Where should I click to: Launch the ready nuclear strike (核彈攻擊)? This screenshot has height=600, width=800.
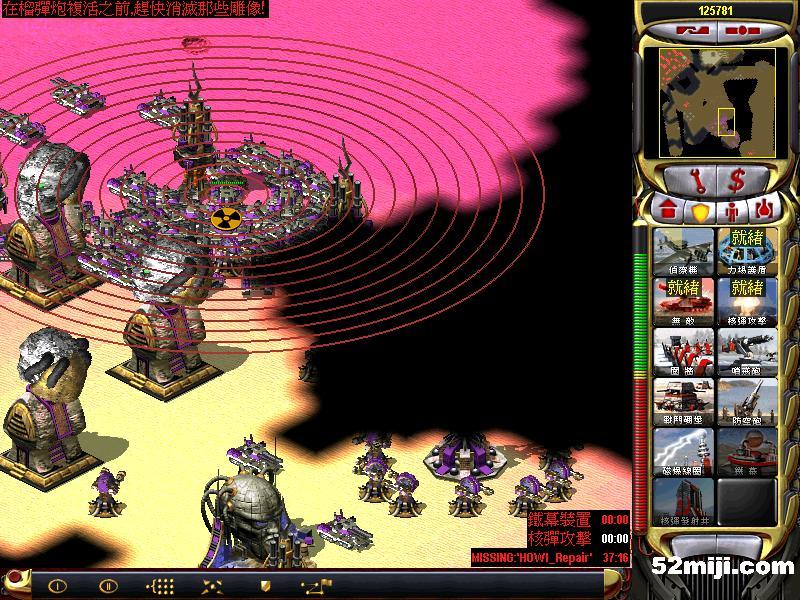click(x=747, y=302)
